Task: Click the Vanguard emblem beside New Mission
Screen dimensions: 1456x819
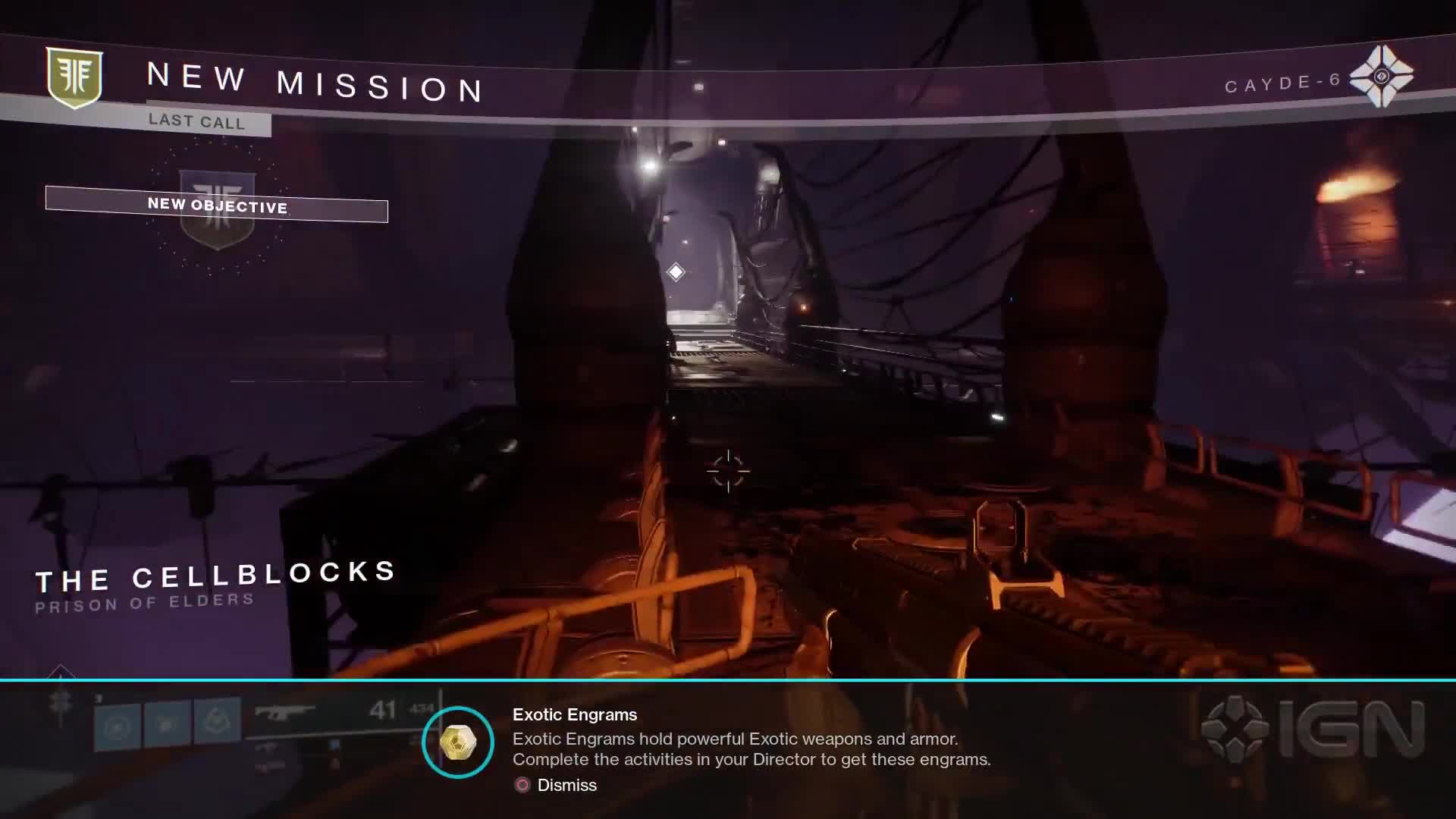Action: point(74,77)
